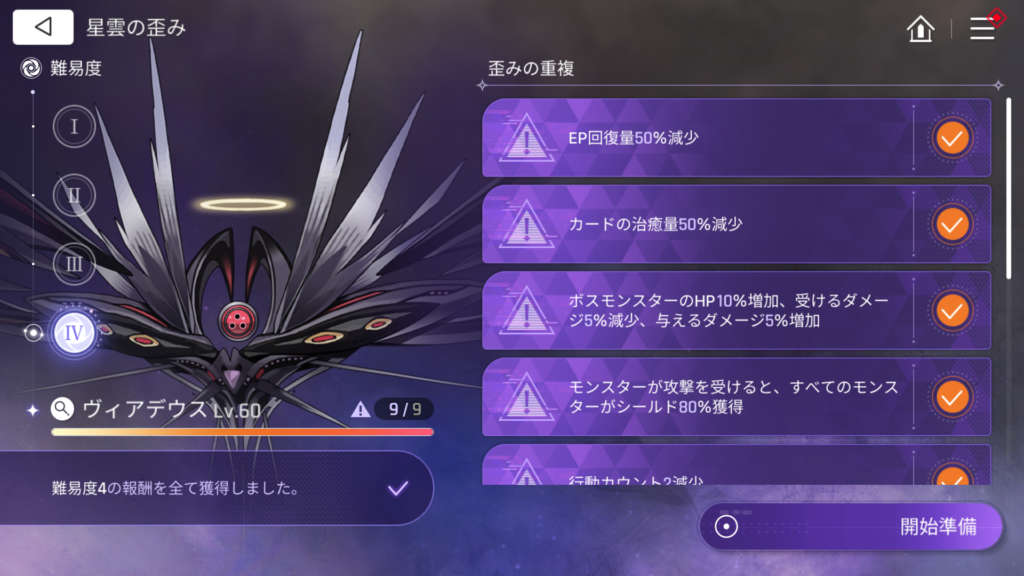1024x576 pixels.
Task: Go back using the top-left arrow
Action: click(43, 27)
